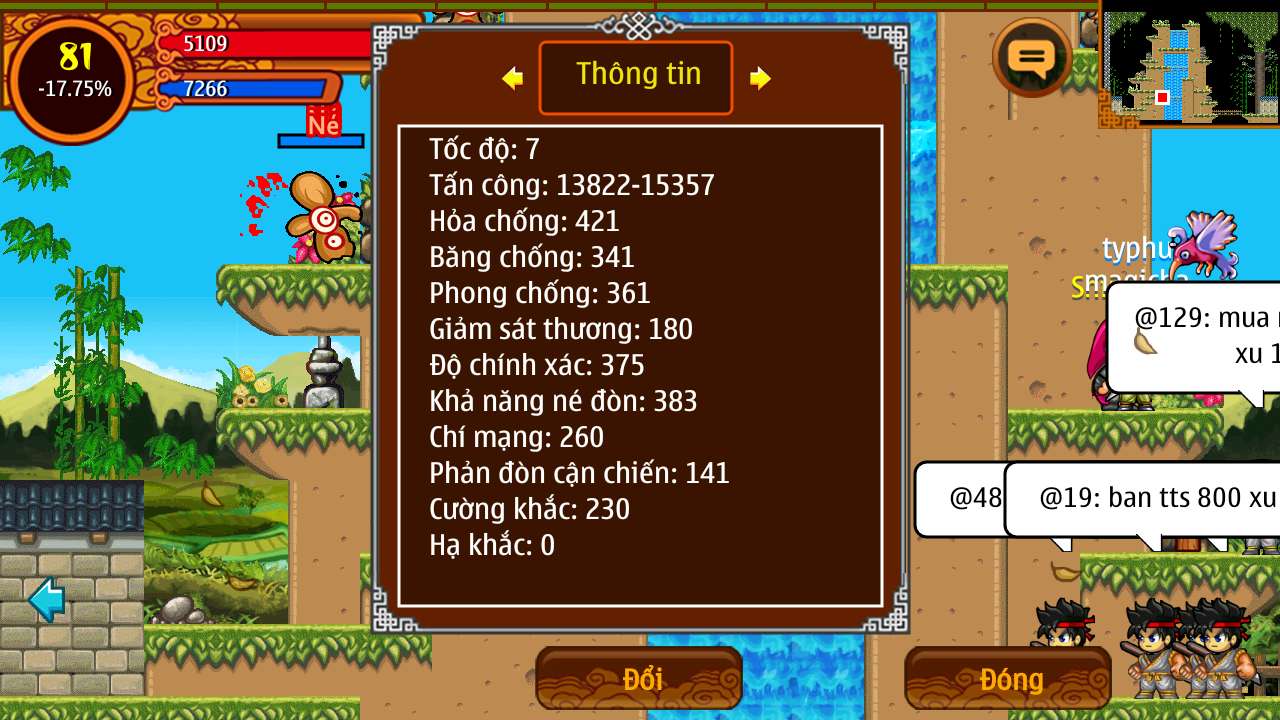Click the Đổi button
The image size is (1280, 720).
coord(639,679)
